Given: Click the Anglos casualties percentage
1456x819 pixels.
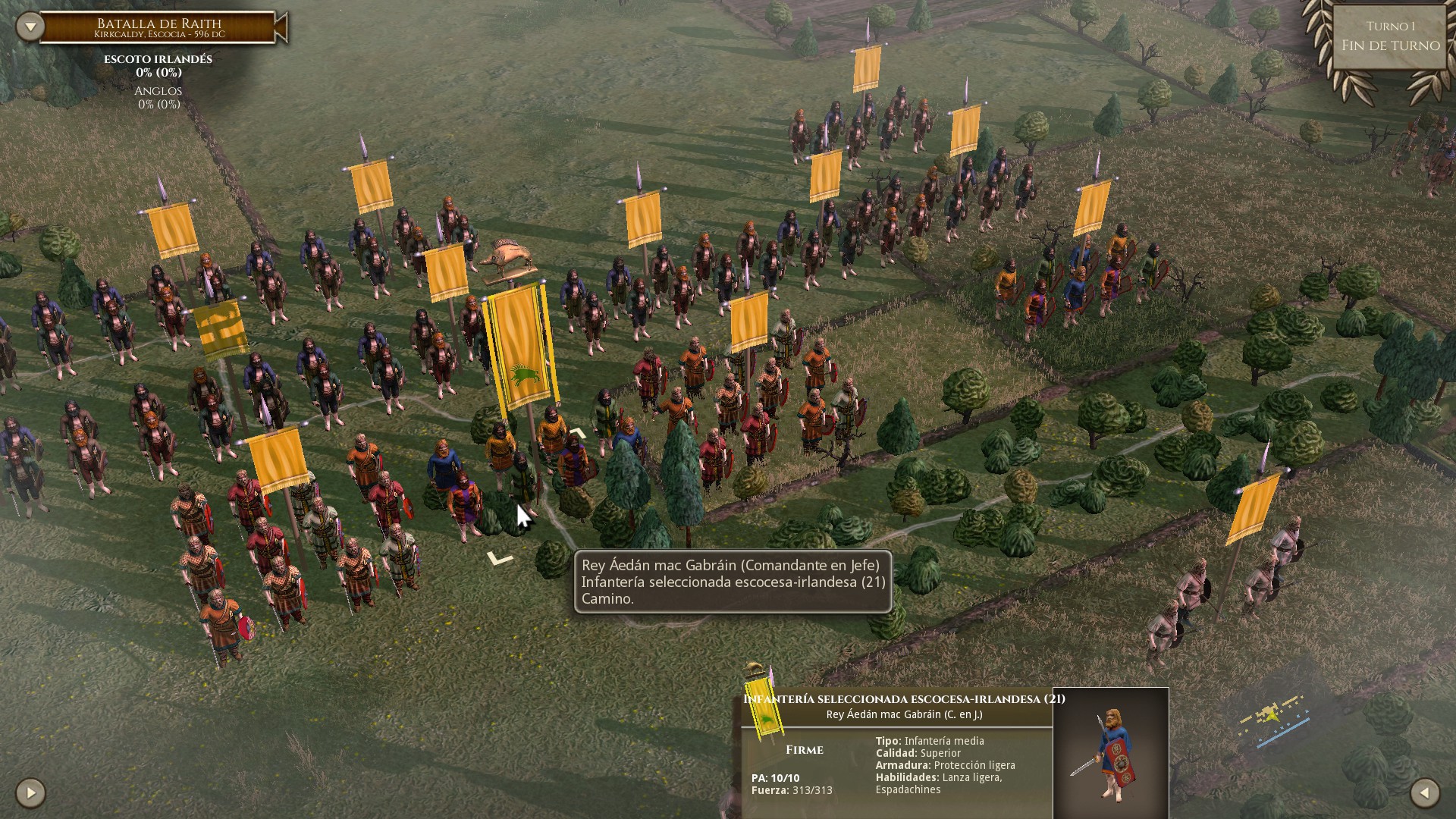Looking at the screenshot, I should [x=158, y=105].
